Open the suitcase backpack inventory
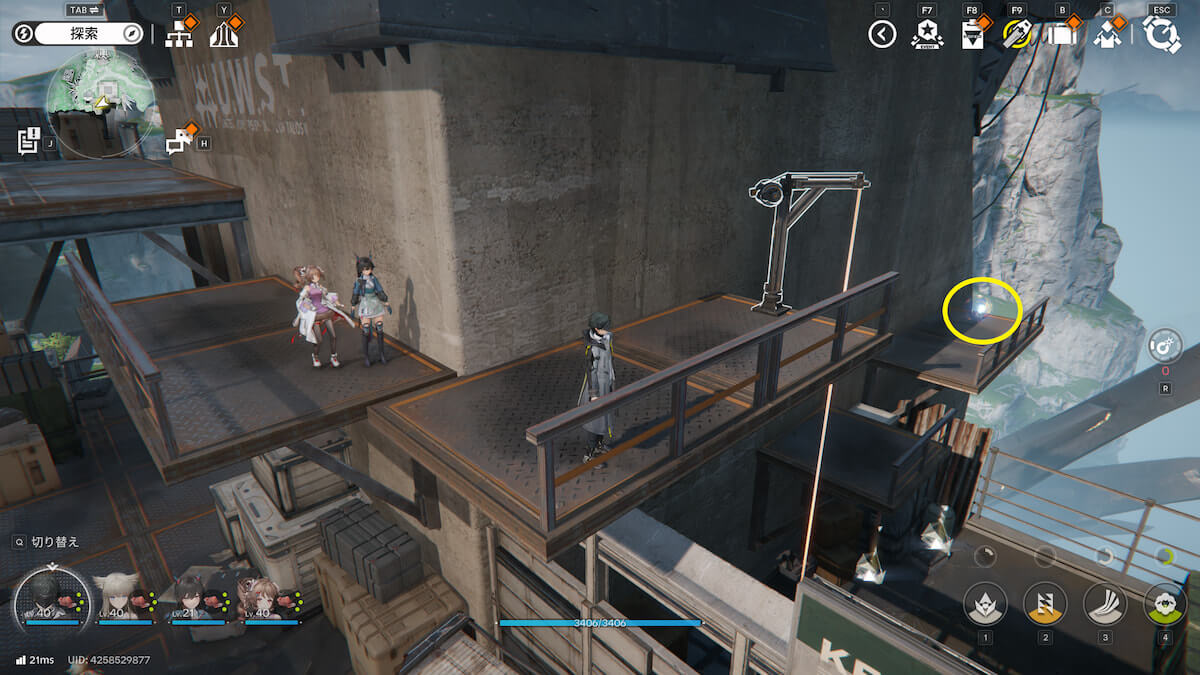The height and width of the screenshot is (675, 1200). [1061, 35]
